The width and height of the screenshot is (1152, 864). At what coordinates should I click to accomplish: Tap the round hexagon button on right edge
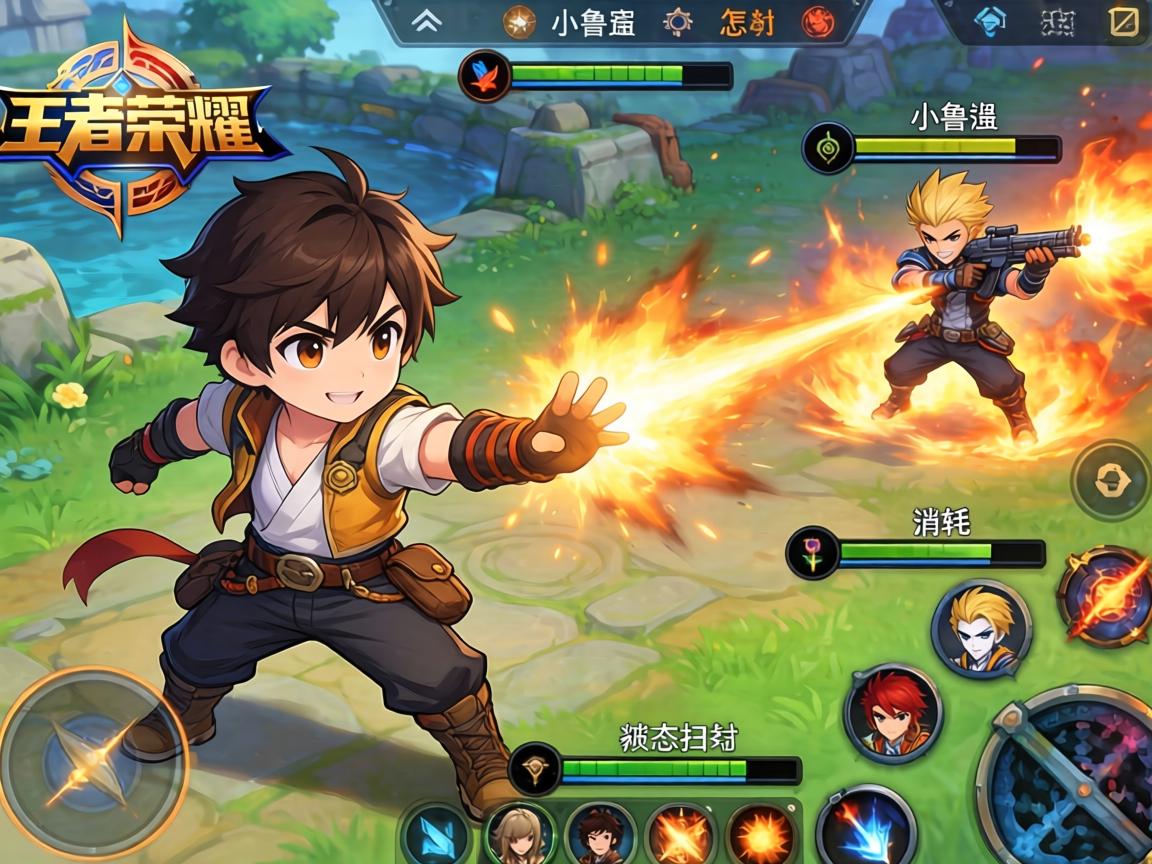tap(1111, 481)
